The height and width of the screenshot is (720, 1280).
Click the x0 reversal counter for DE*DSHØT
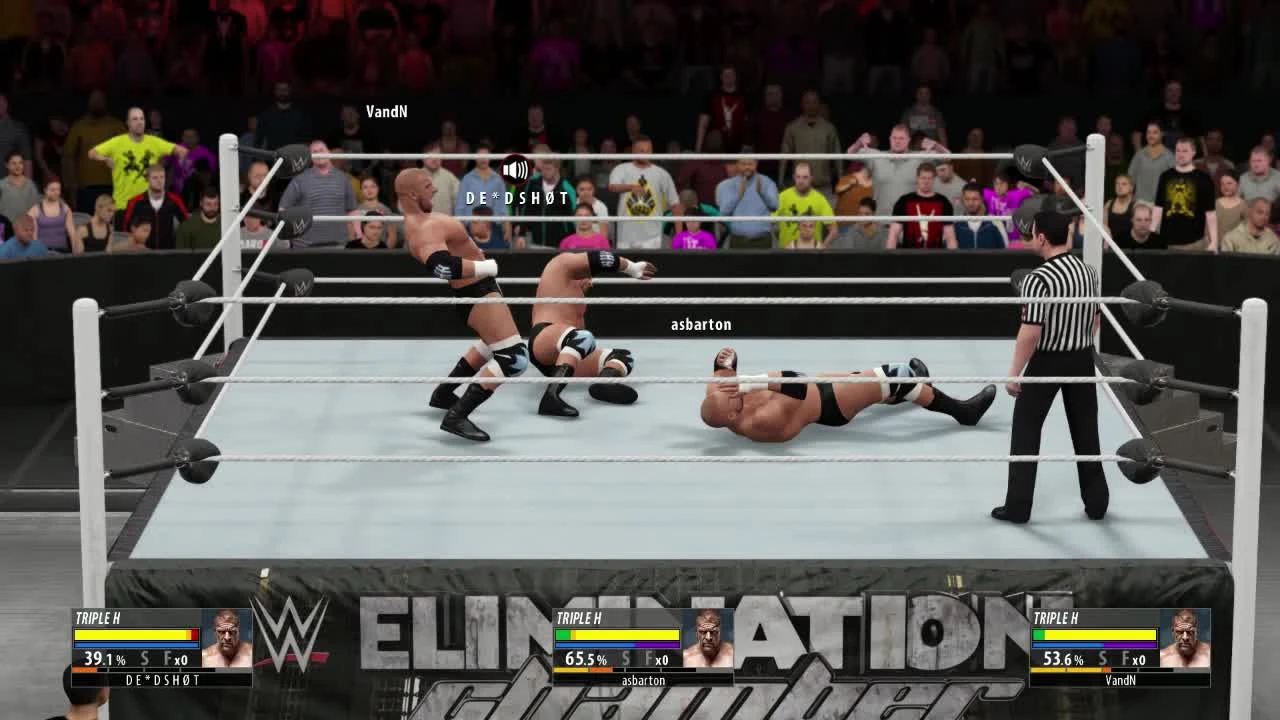(x=182, y=660)
